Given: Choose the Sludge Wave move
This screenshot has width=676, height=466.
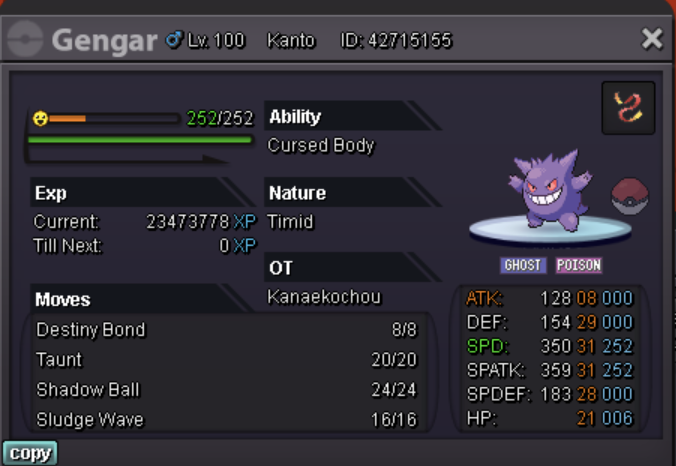Looking at the screenshot, I should tap(226, 420).
